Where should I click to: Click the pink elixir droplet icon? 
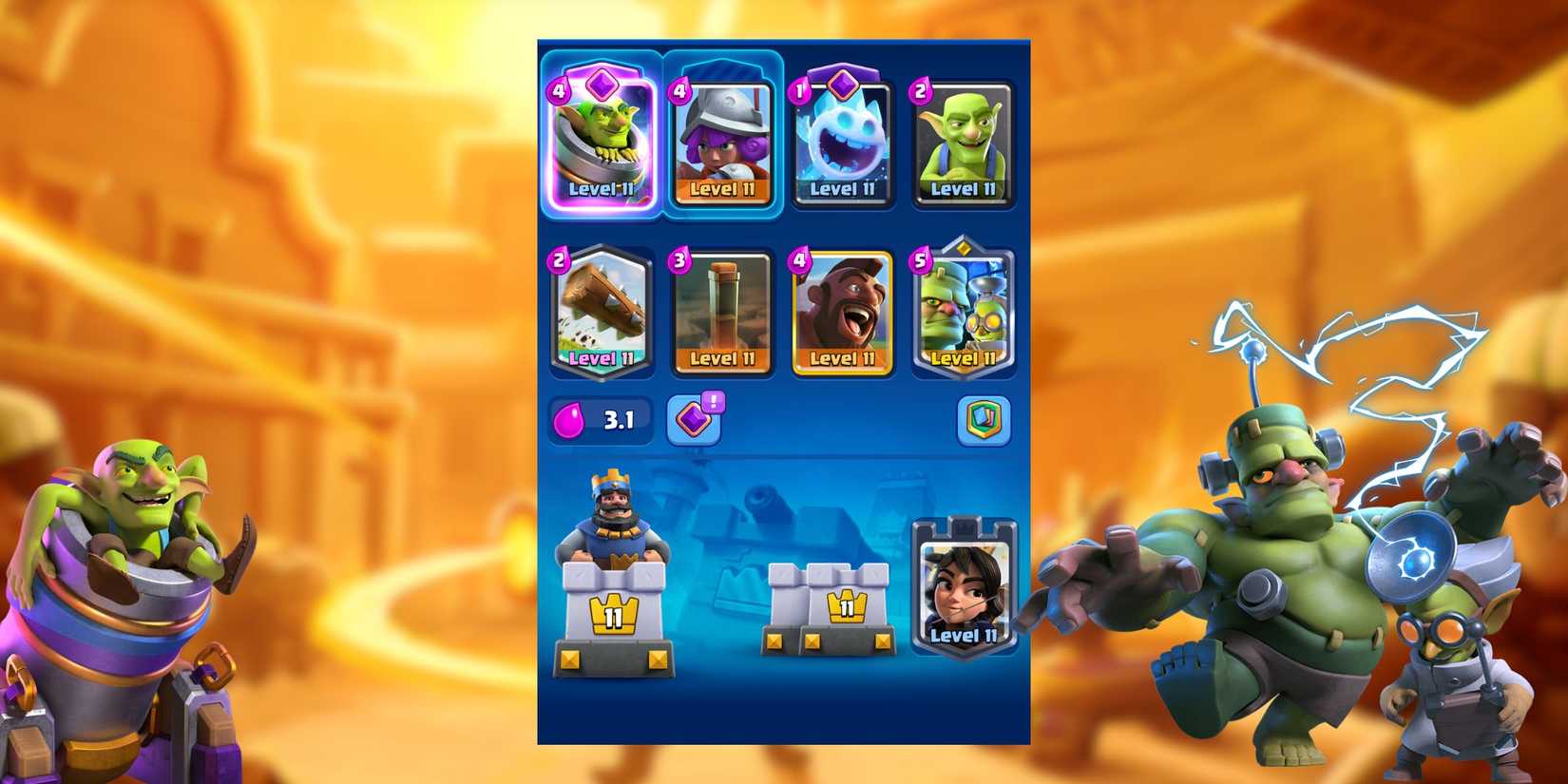click(572, 418)
